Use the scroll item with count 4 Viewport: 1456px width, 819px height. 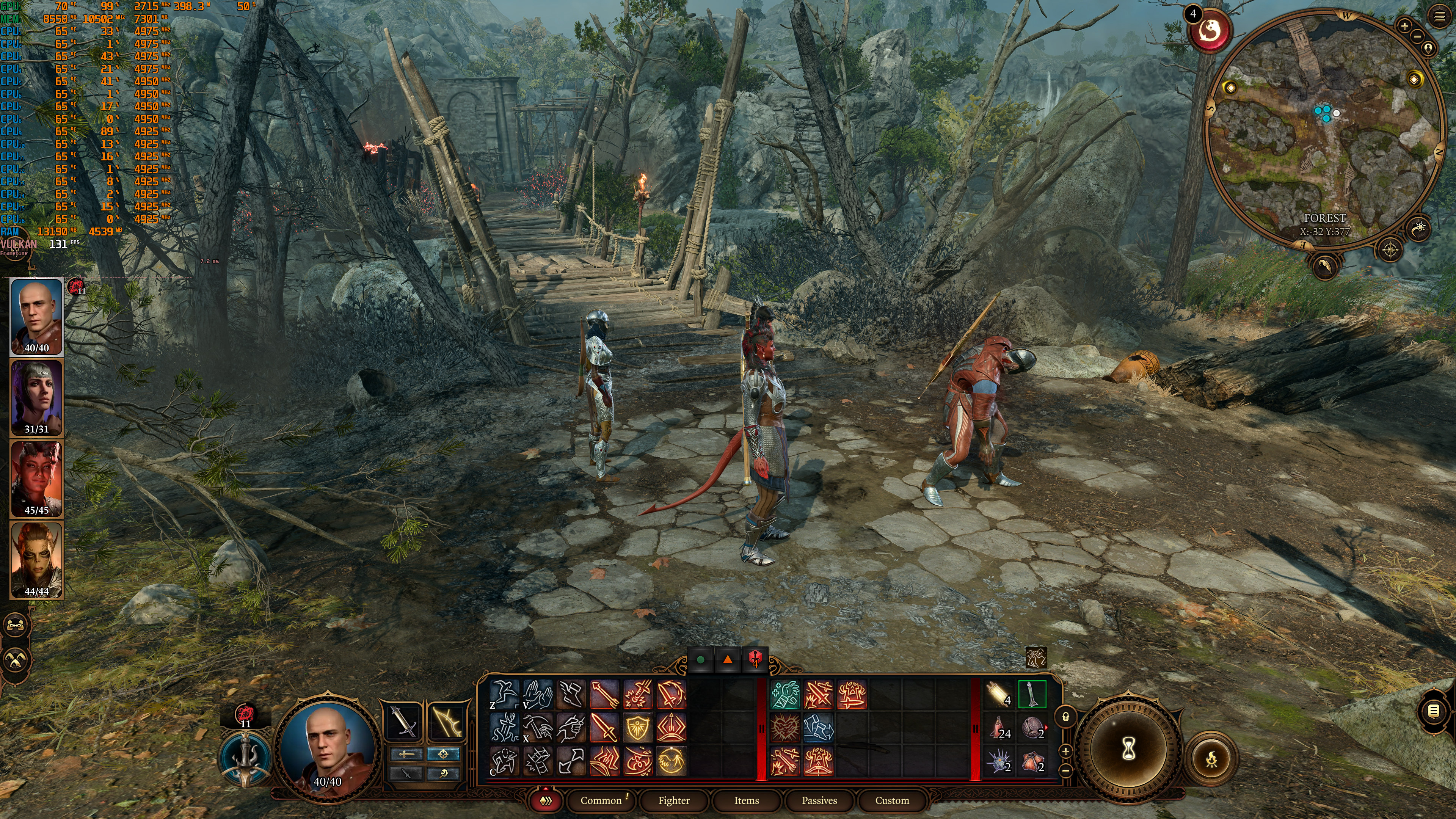click(999, 694)
